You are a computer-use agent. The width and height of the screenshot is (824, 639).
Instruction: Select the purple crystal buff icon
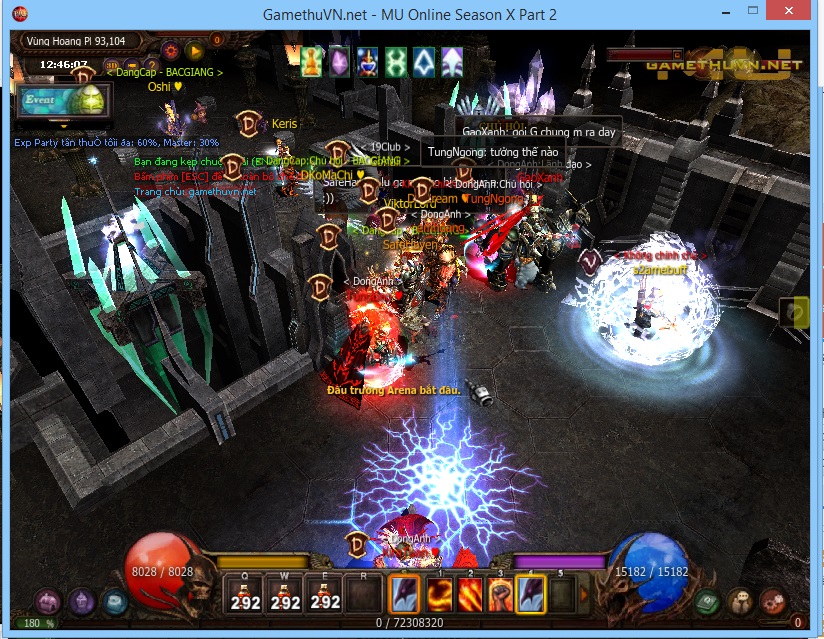(x=340, y=61)
